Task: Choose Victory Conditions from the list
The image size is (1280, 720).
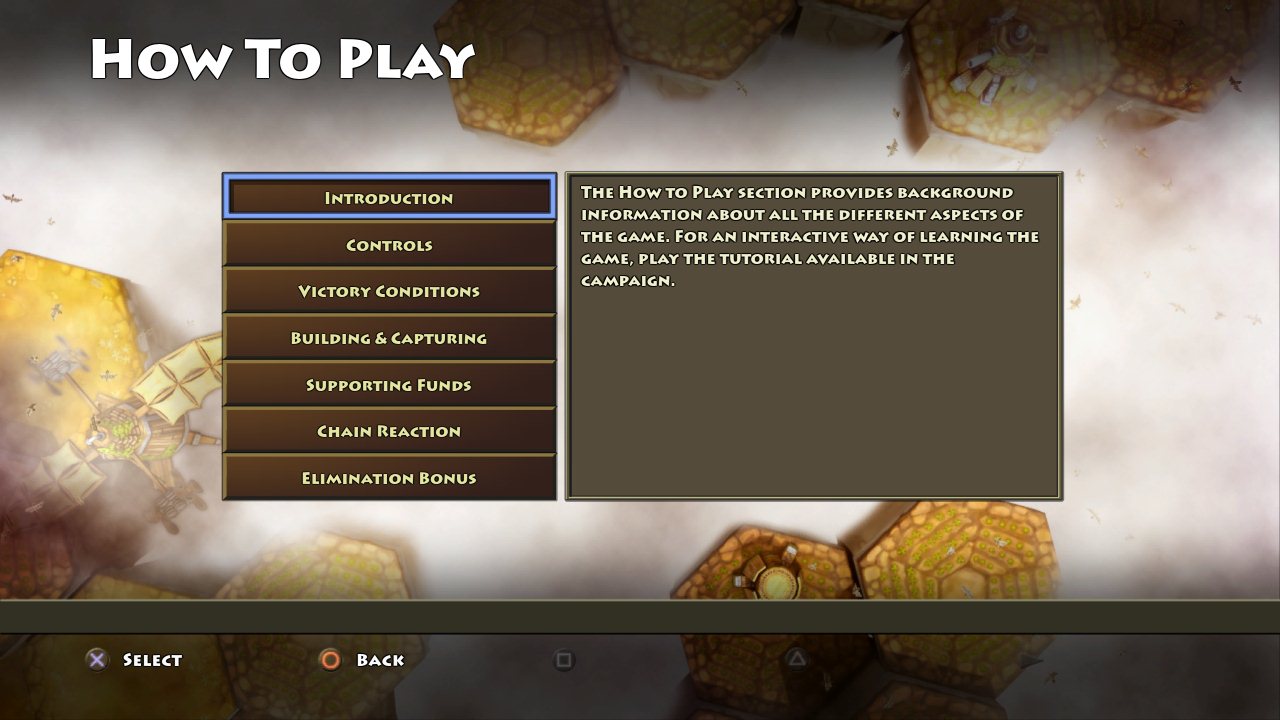Action: pyautogui.click(x=389, y=292)
